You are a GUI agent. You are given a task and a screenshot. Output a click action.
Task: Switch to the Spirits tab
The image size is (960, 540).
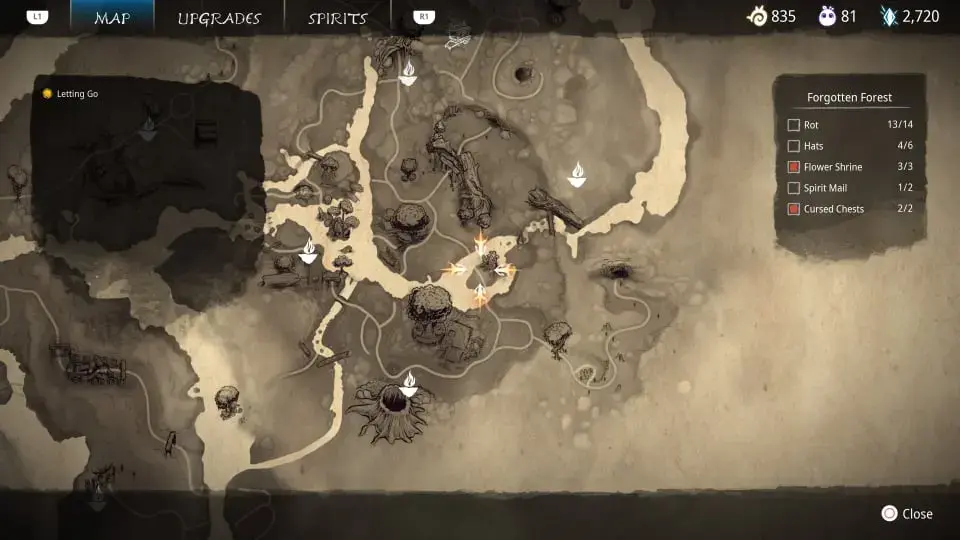(x=337, y=18)
